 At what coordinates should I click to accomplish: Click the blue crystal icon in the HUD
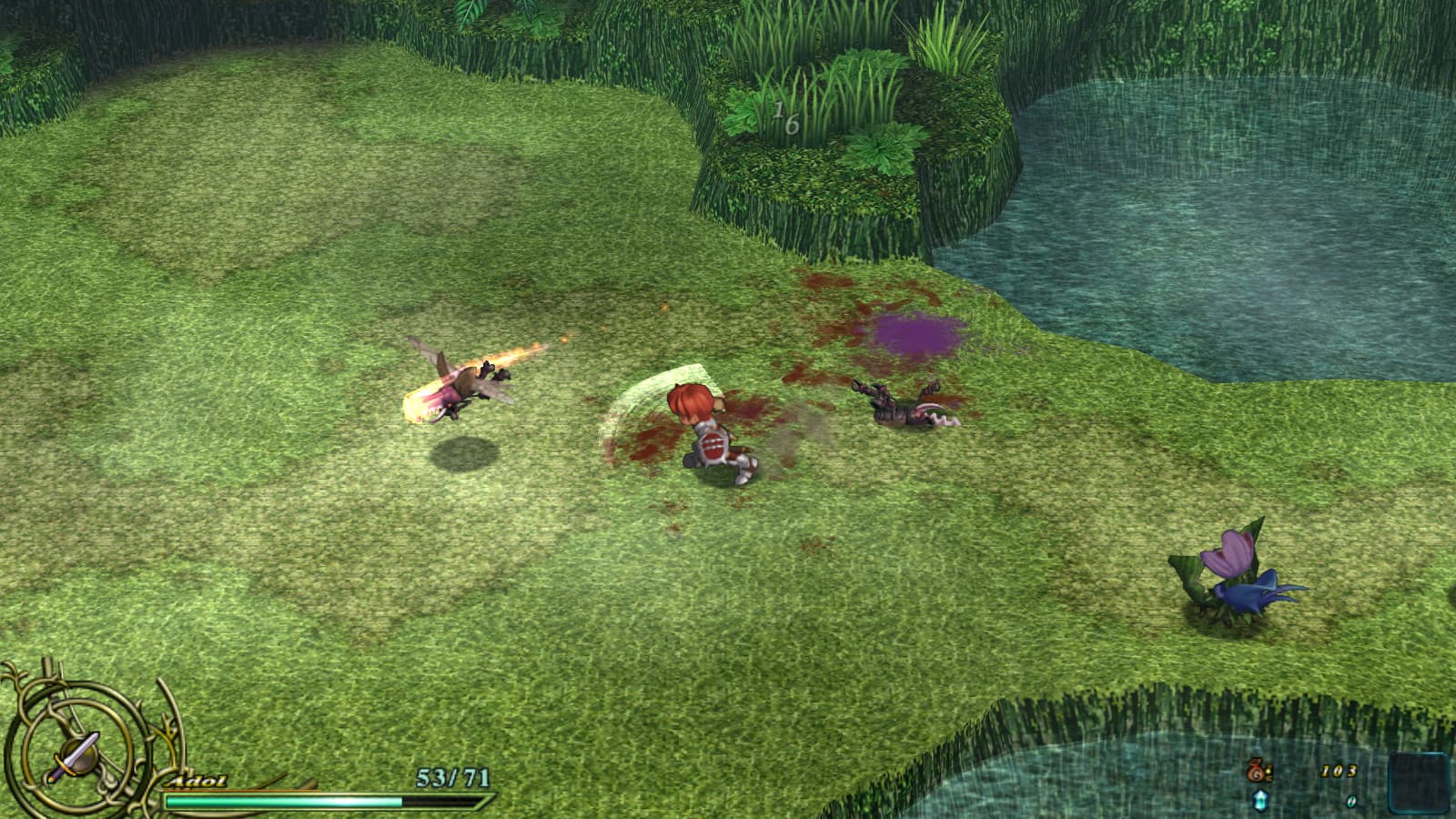click(x=1259, y=801)
